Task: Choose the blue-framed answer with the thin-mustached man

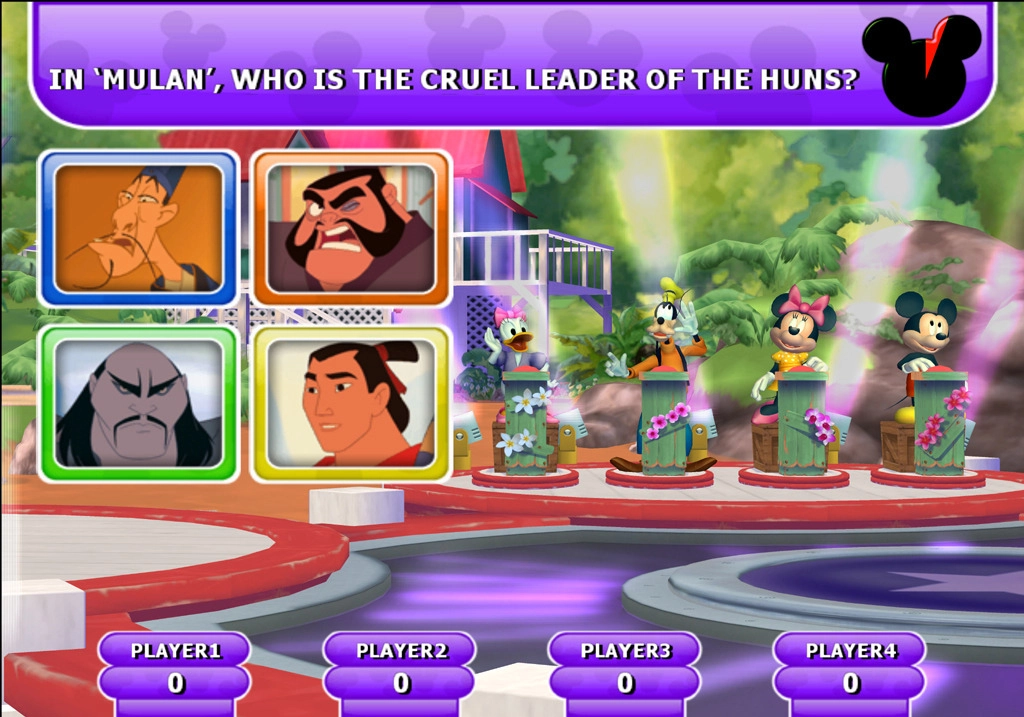Action: tap(138, 228)
